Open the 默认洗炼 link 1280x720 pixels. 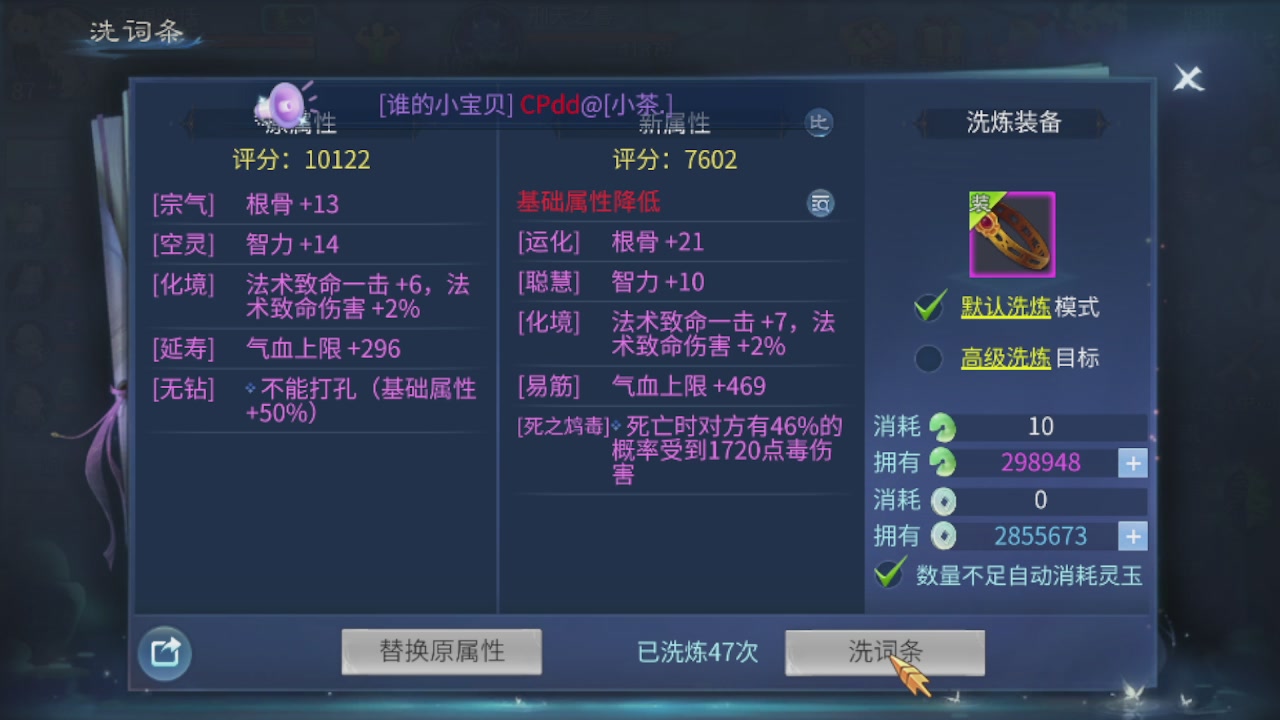click(1004, 308)
